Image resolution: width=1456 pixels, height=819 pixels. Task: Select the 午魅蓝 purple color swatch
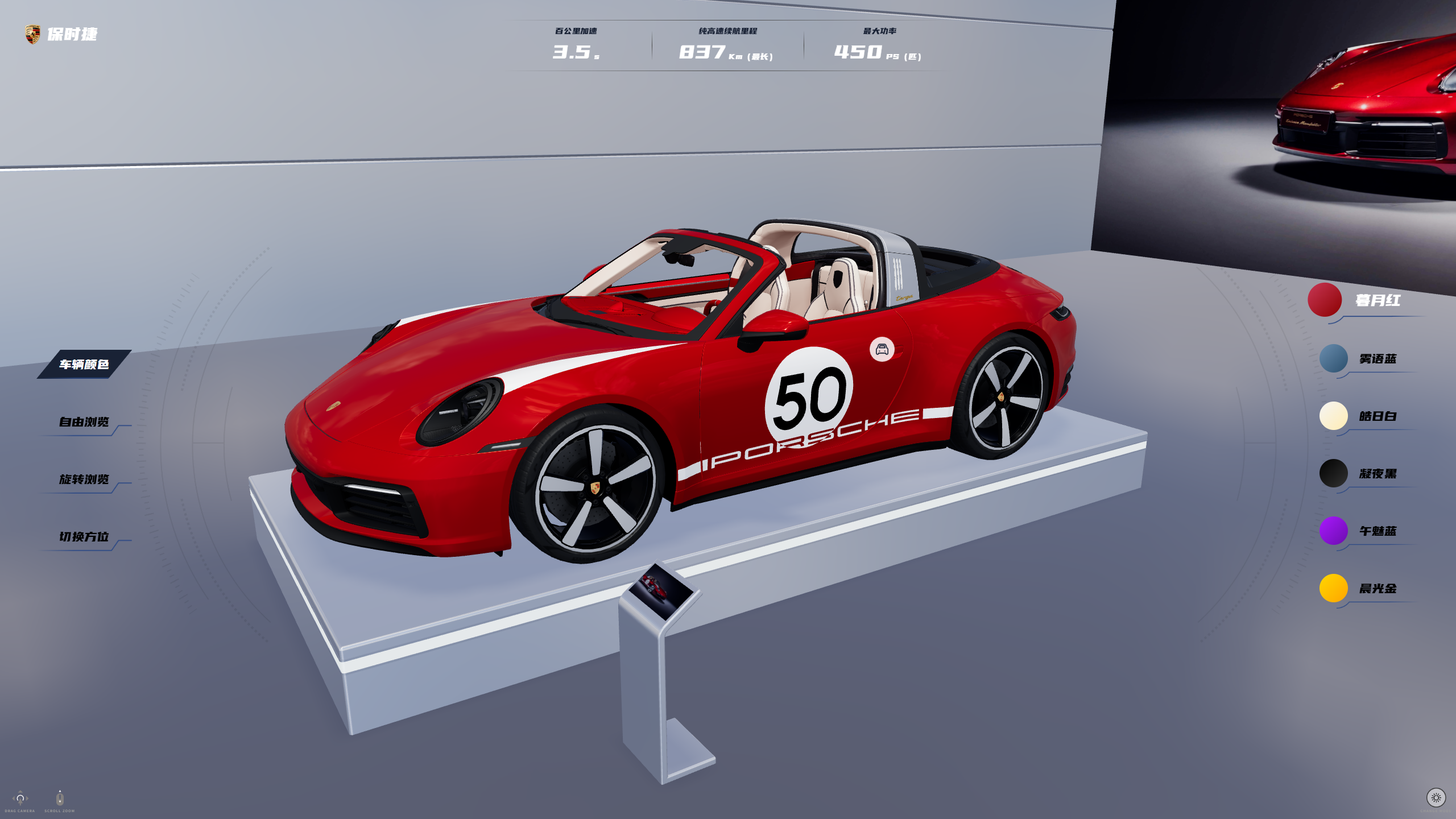click(x=1333, y=531)
